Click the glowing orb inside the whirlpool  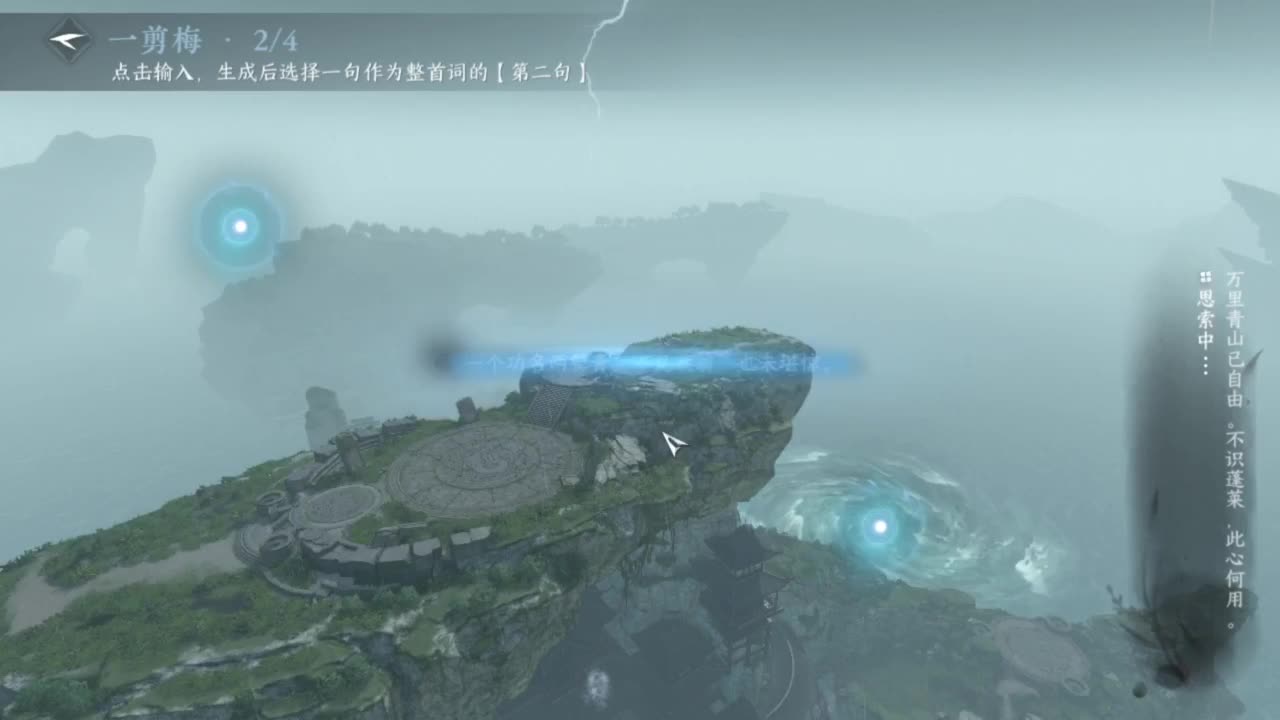(x=877, y=527)
